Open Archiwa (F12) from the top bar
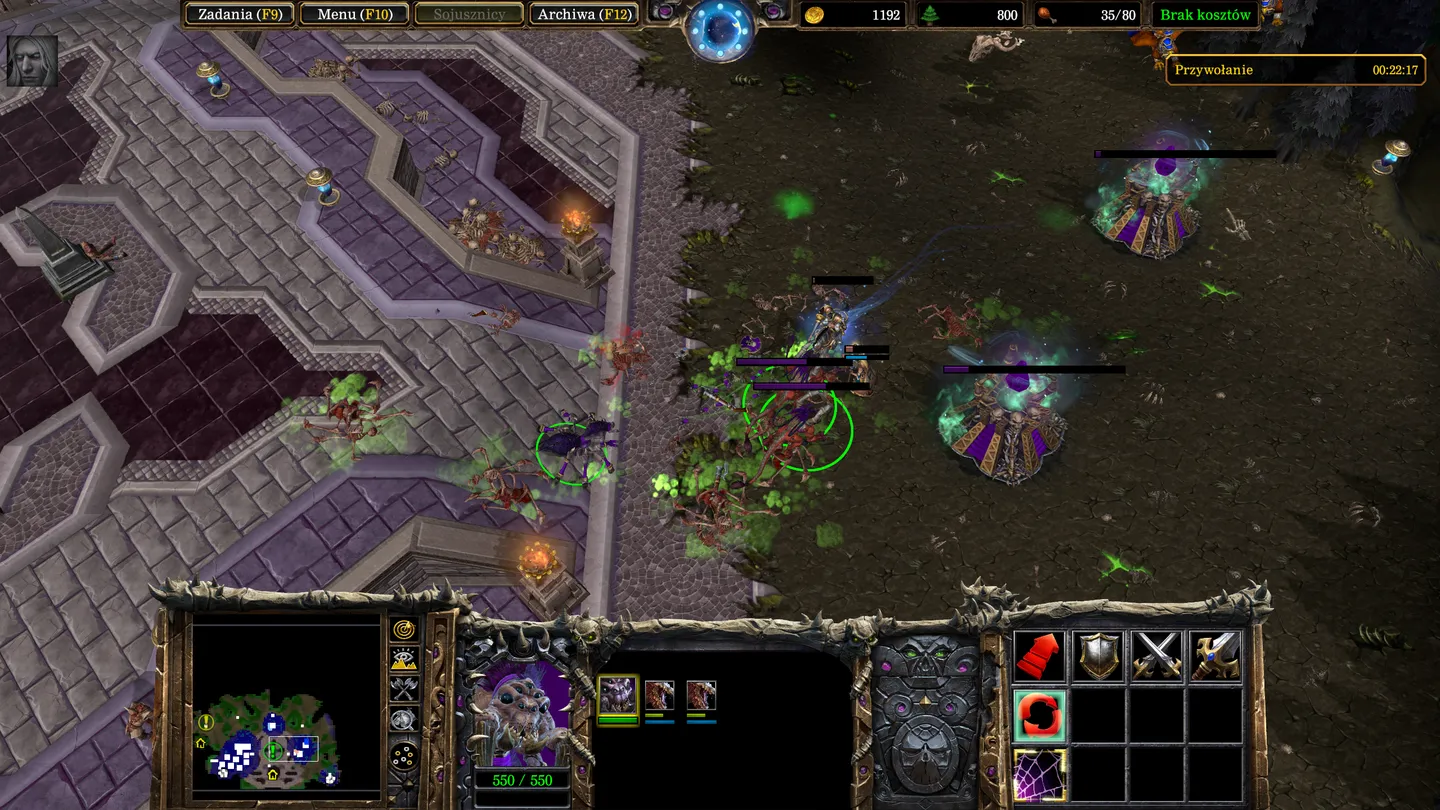 click(x=584, y=14)
